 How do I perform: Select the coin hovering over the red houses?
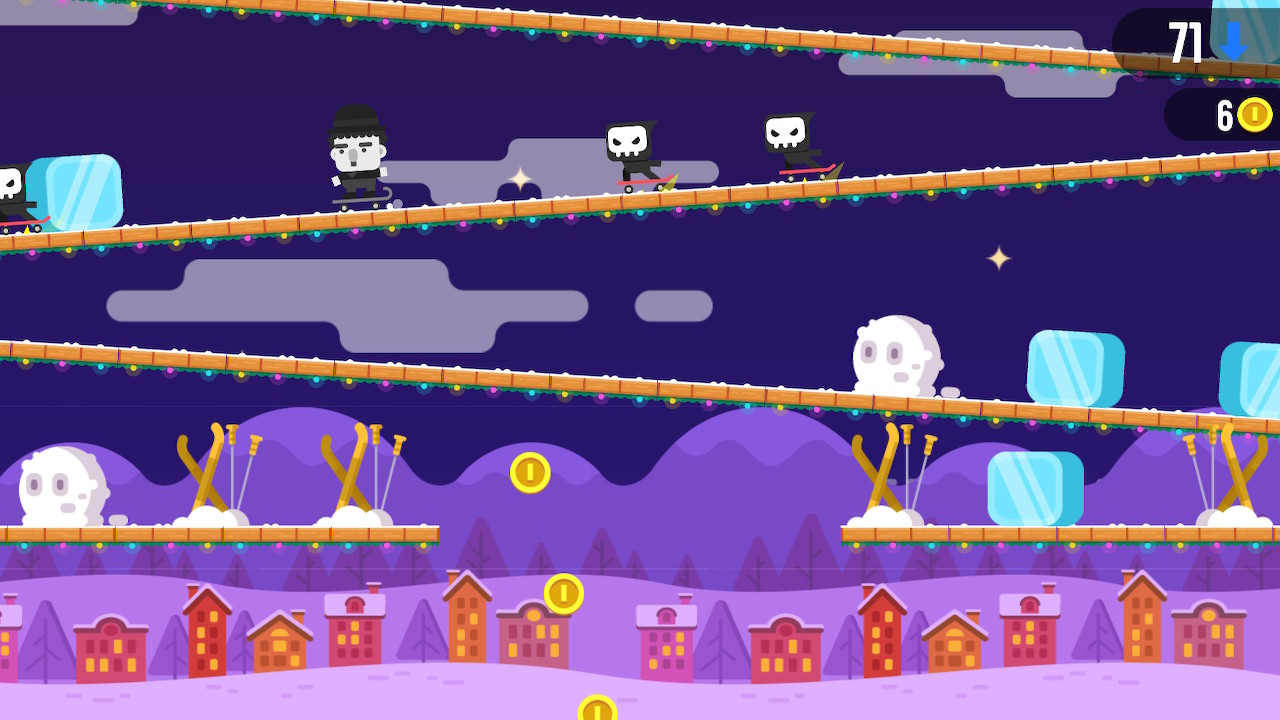tap(563, 593)
